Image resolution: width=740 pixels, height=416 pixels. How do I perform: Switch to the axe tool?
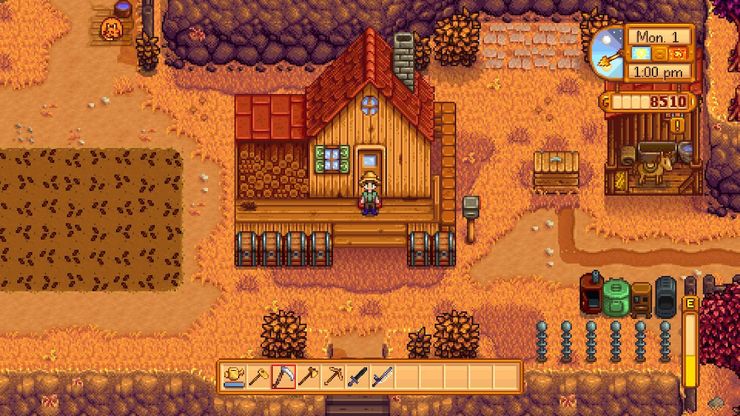(308, 377)
